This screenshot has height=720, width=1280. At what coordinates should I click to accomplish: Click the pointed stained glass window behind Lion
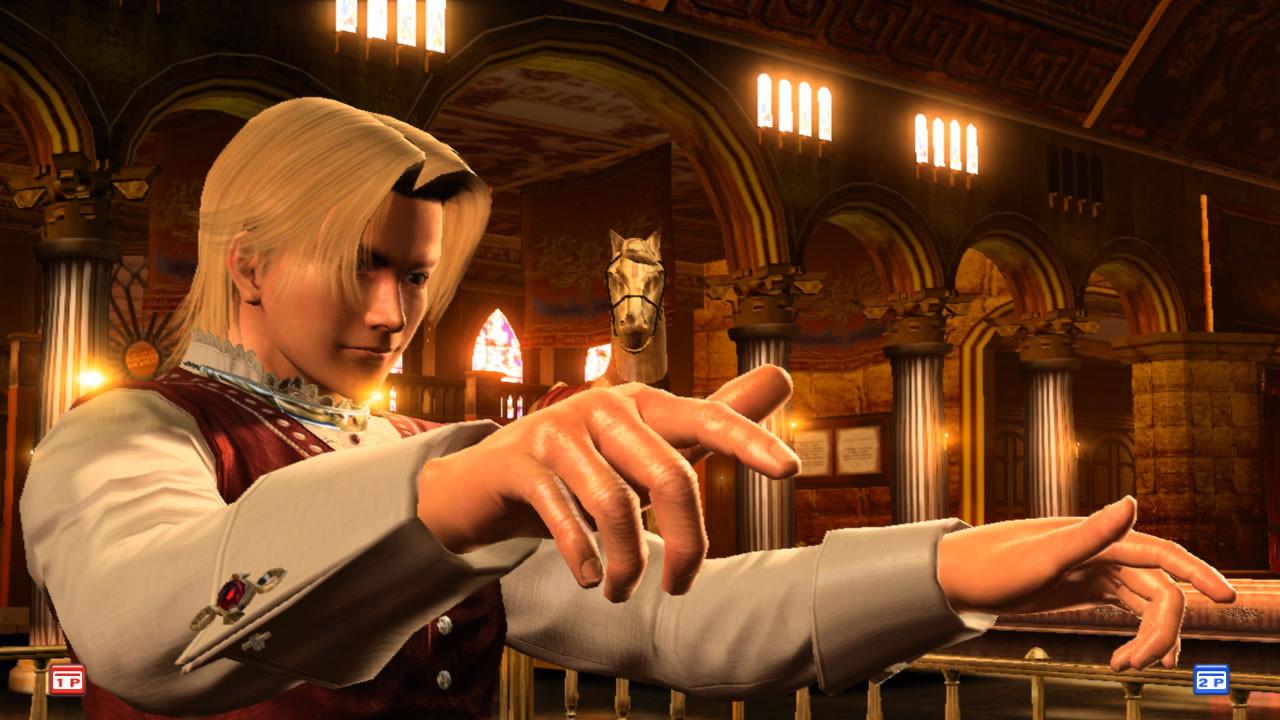tap(497, 345)
